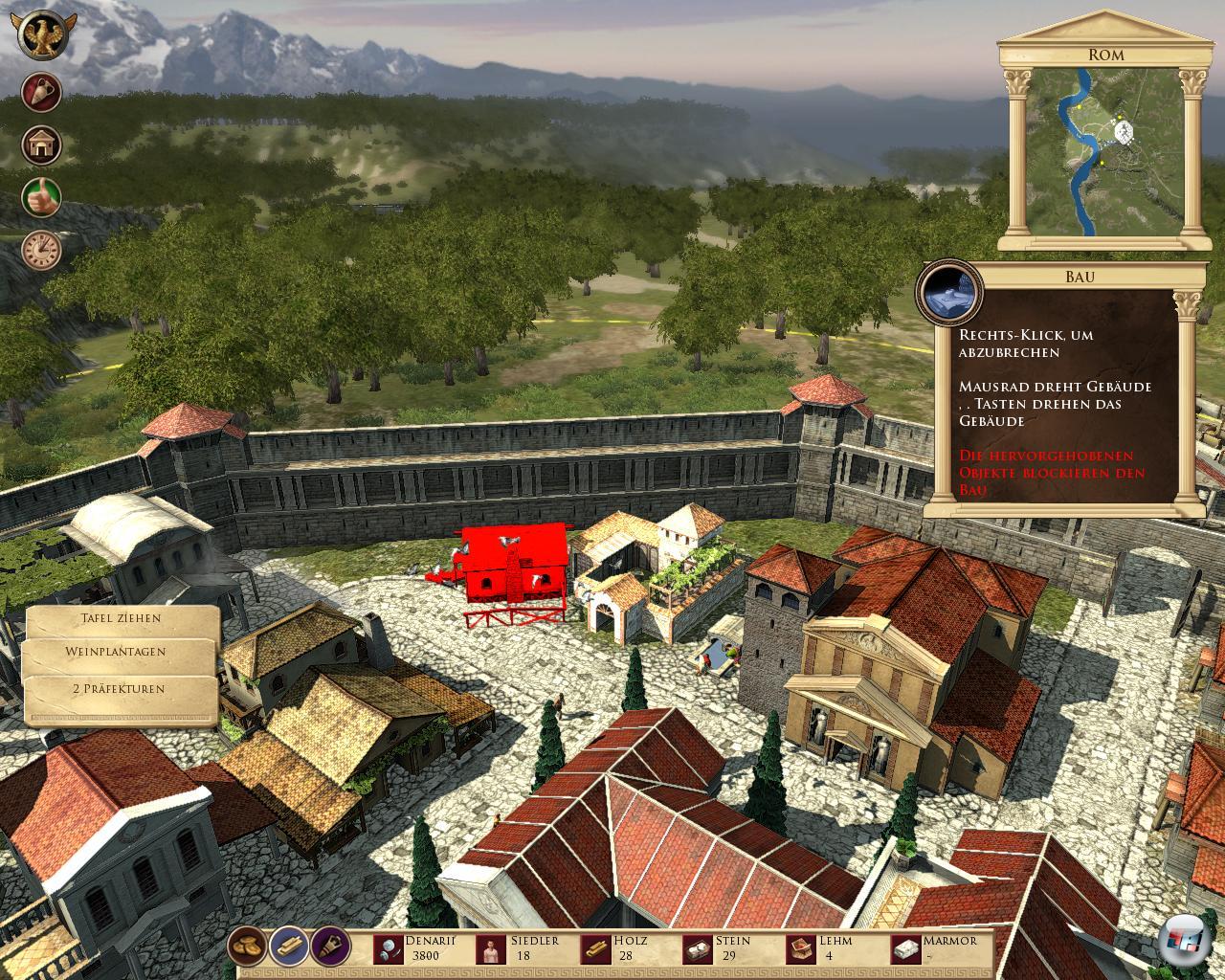The image size is (1225, 980).
Task: Choose the 'Weinplantagen' objective entry
Action: pos(116,652)
